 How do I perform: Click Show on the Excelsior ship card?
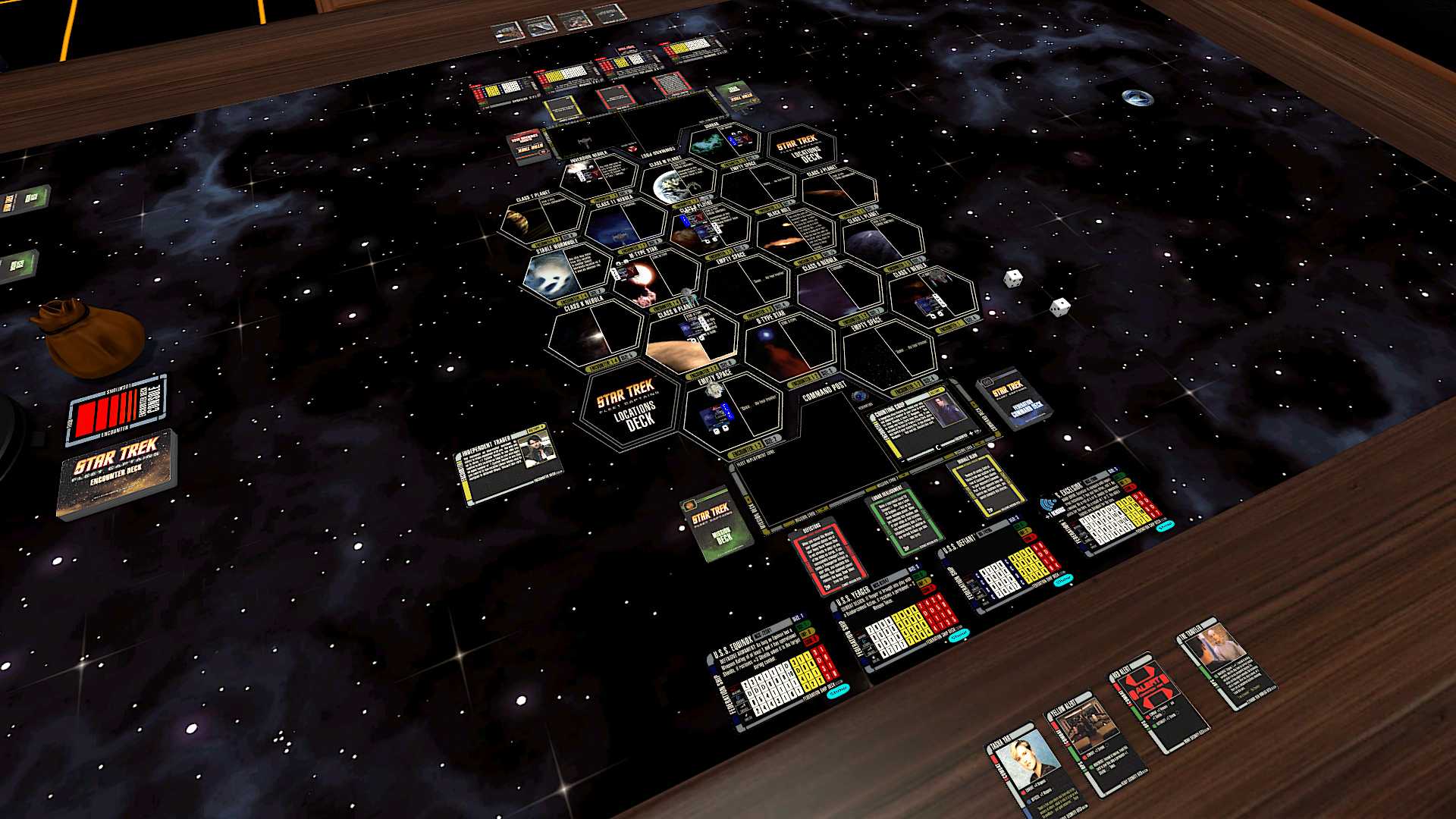click(1165, 525)
